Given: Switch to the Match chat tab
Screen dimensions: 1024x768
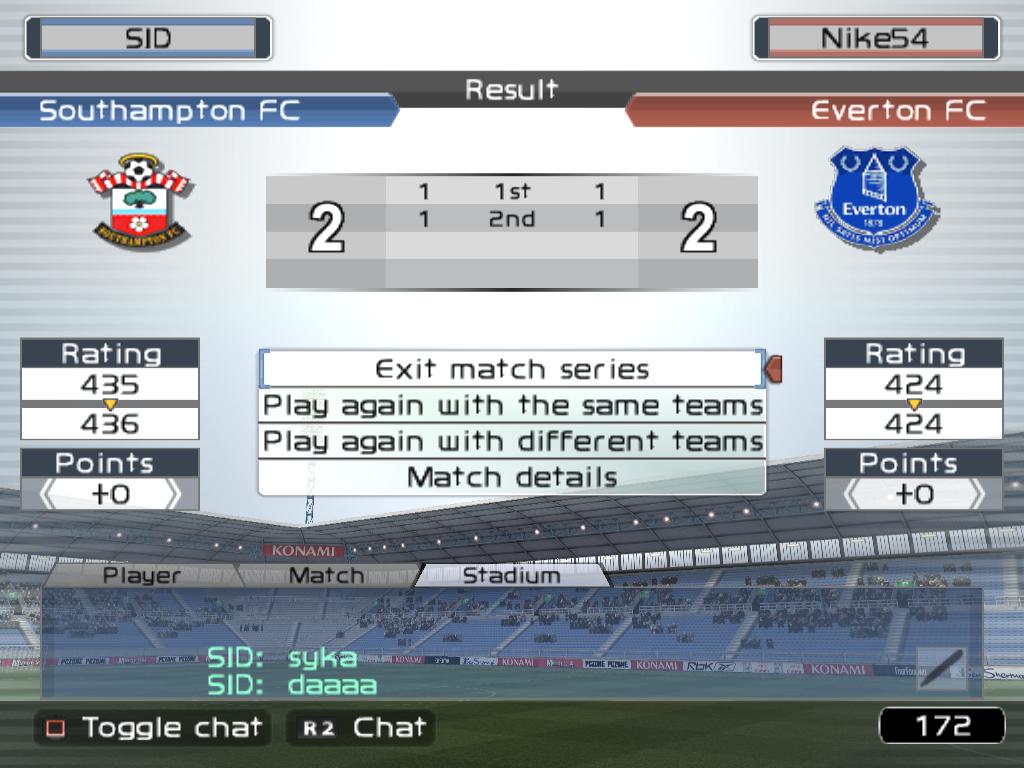Looking at the screenshot, I should (326, 576).
